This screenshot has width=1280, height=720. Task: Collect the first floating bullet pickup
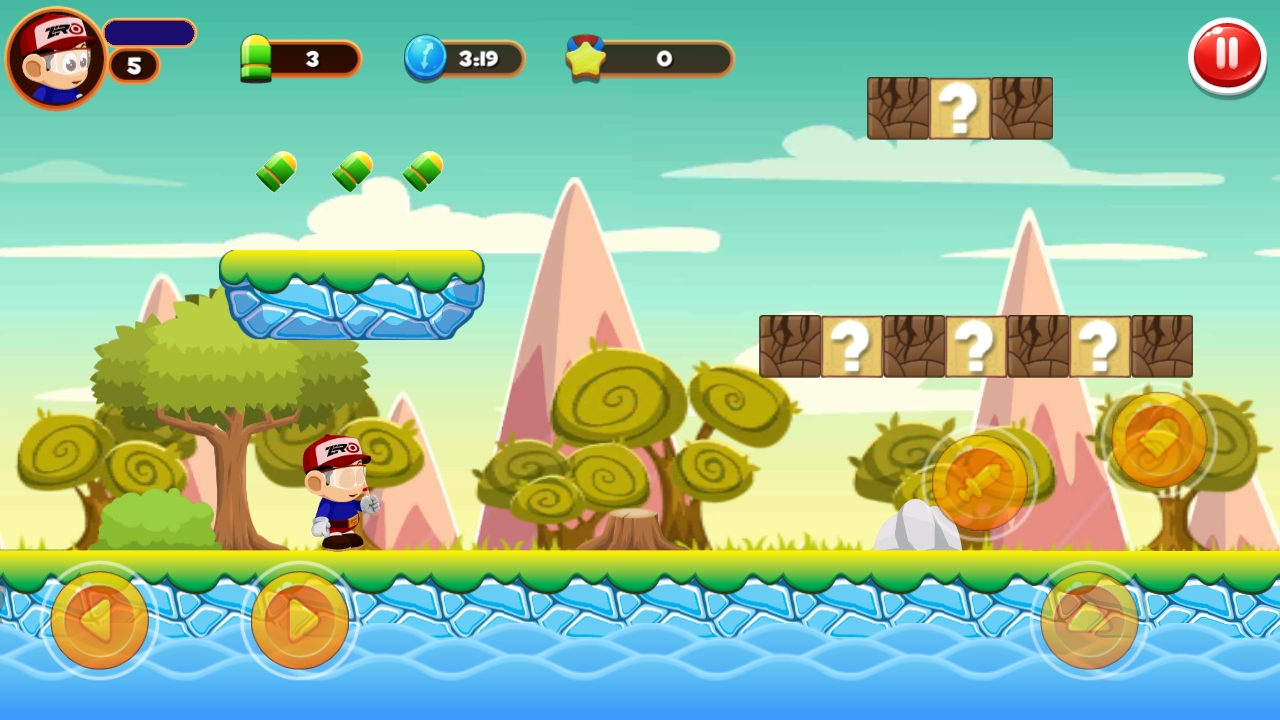[276, 171]
